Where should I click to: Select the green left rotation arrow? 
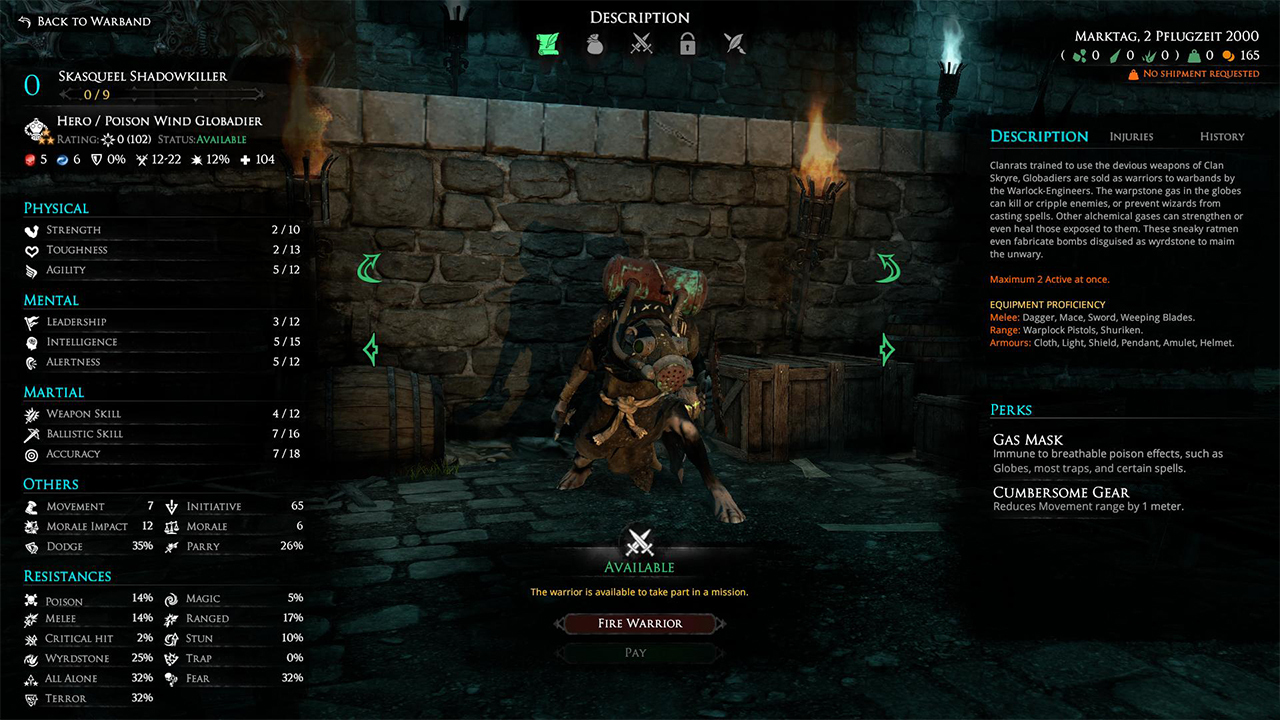[370, 269]
